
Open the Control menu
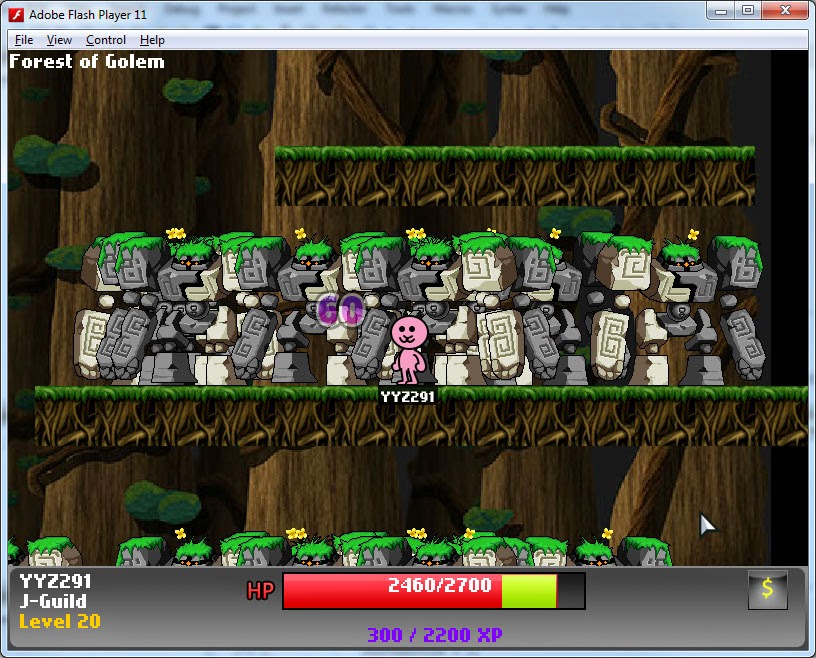pos(106,40)
